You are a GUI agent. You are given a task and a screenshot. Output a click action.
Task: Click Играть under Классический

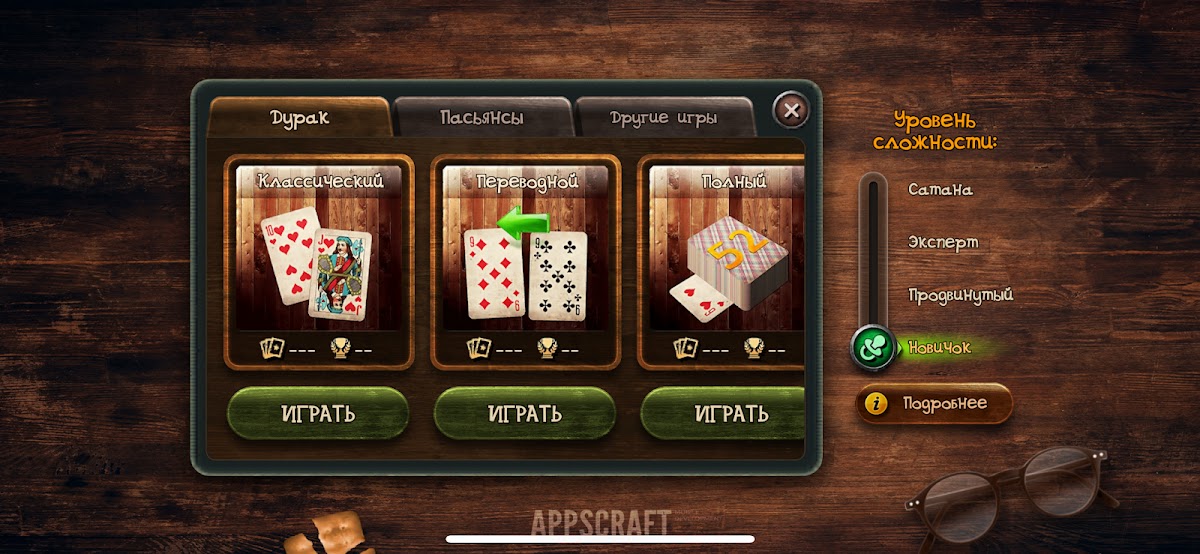pyautogui.click(x=319, y=413)
